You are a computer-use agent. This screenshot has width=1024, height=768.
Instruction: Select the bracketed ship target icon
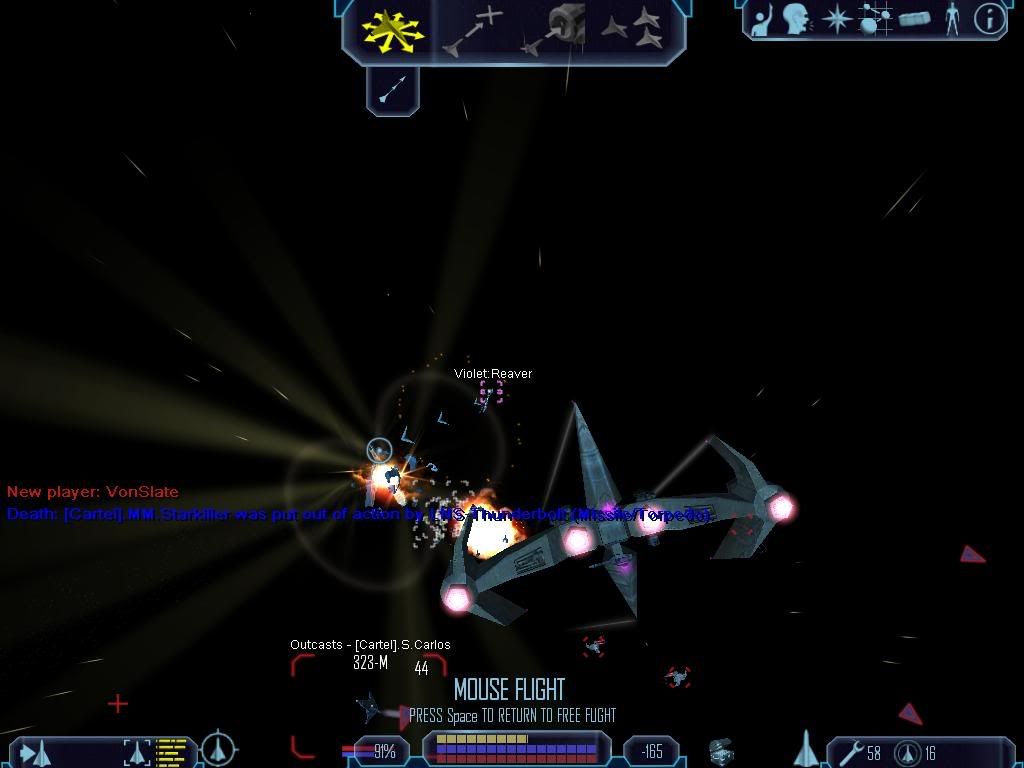pyautogui.click(x=137, y=752)
